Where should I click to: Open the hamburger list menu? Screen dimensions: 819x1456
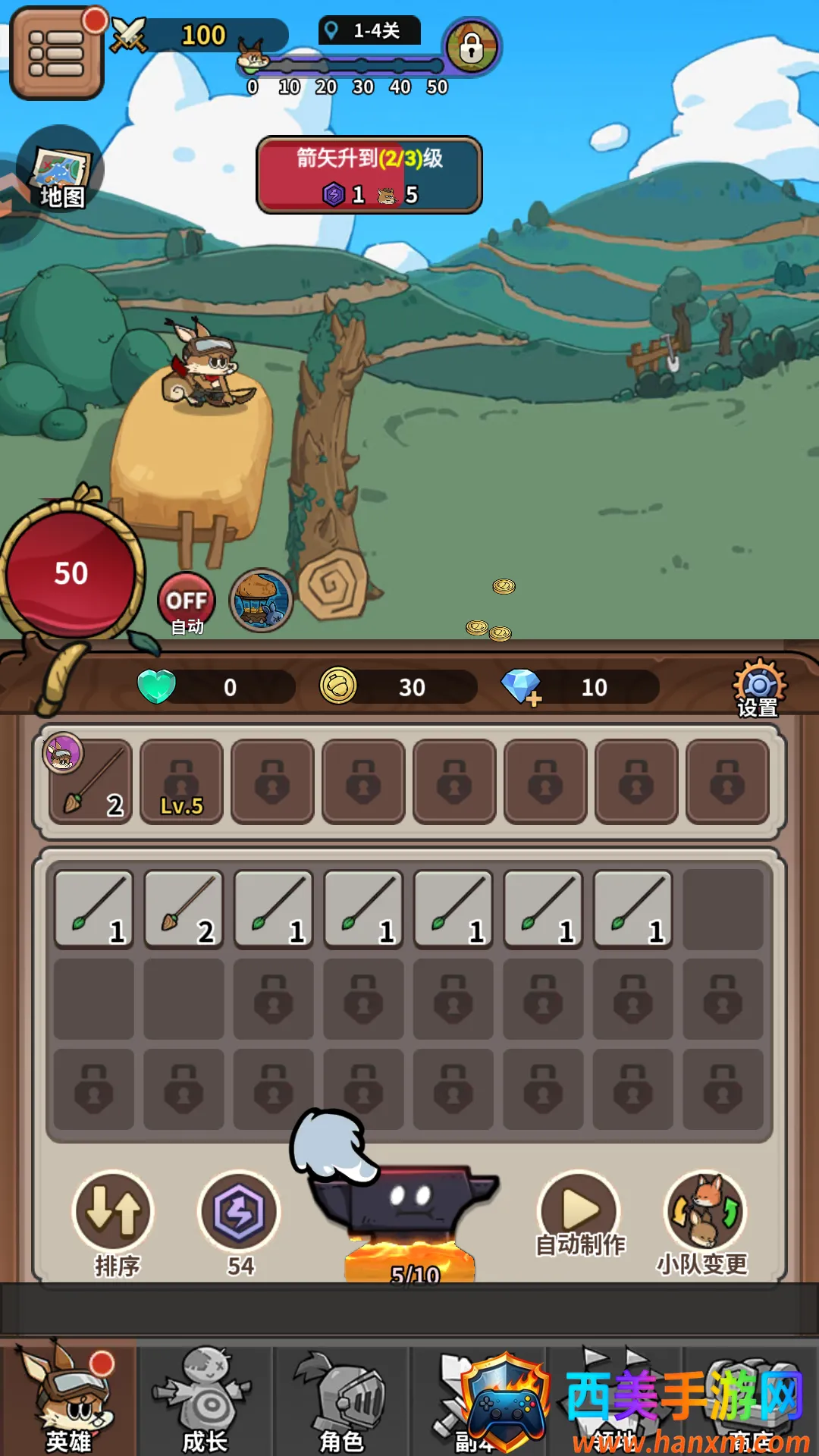[56, 53]
